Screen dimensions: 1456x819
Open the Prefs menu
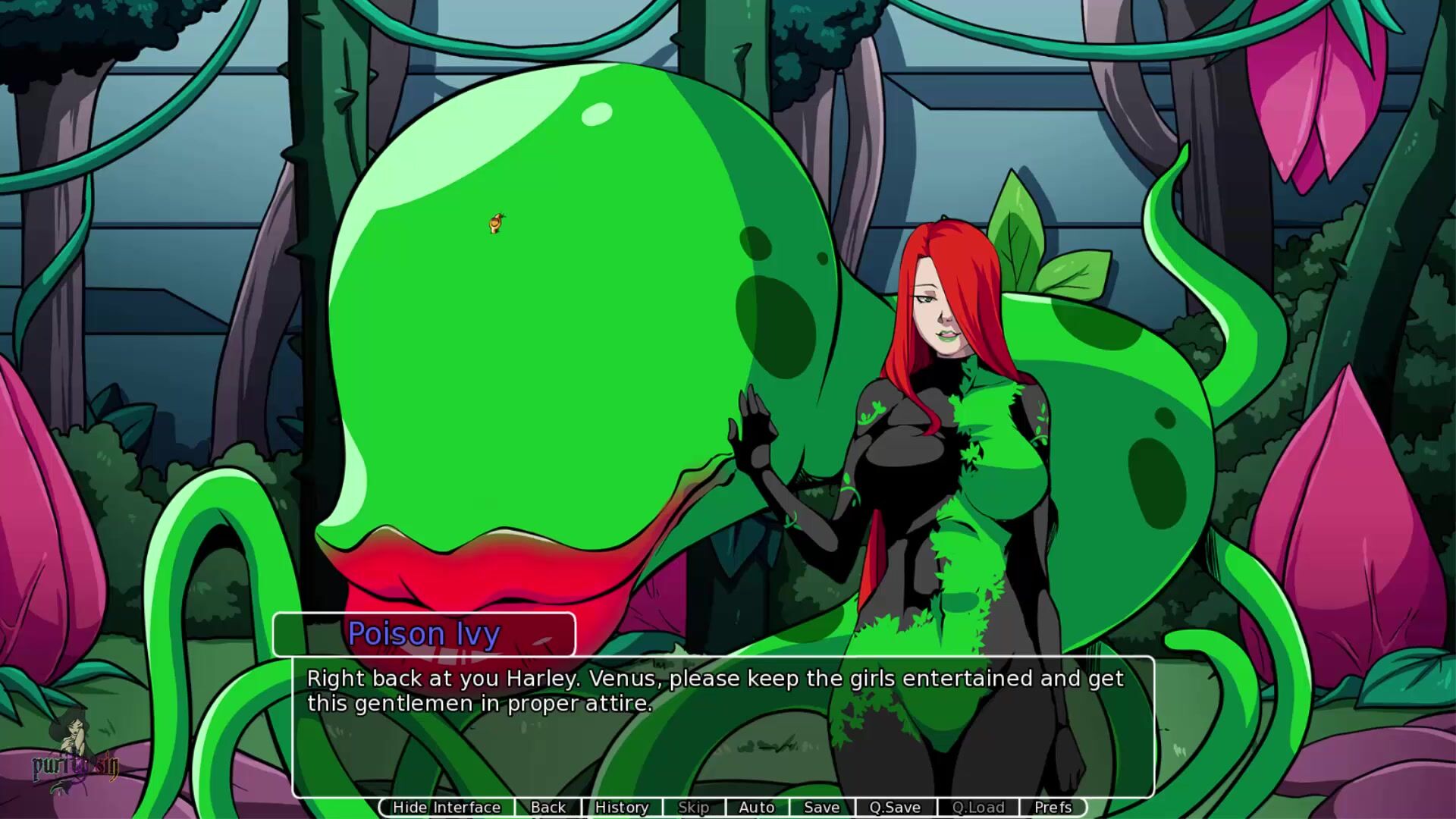click(x=1053, y=808)
